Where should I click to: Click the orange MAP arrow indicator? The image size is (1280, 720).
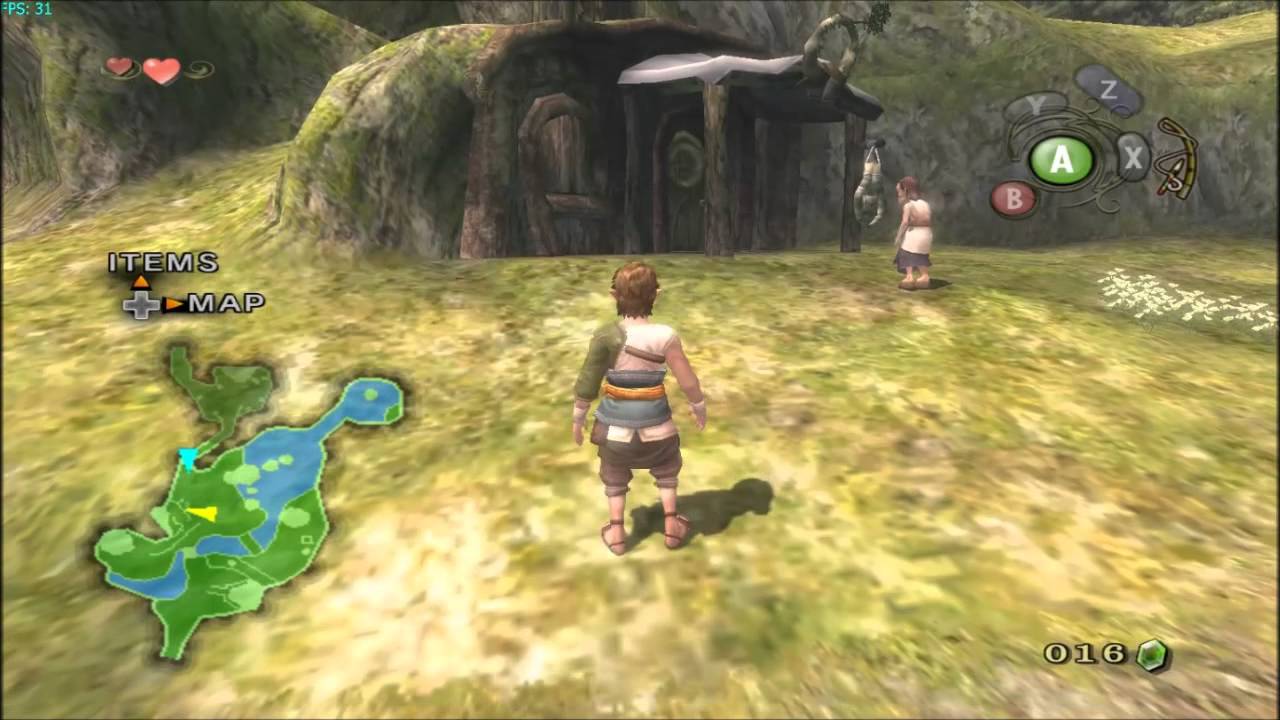[x=173, y=304]
